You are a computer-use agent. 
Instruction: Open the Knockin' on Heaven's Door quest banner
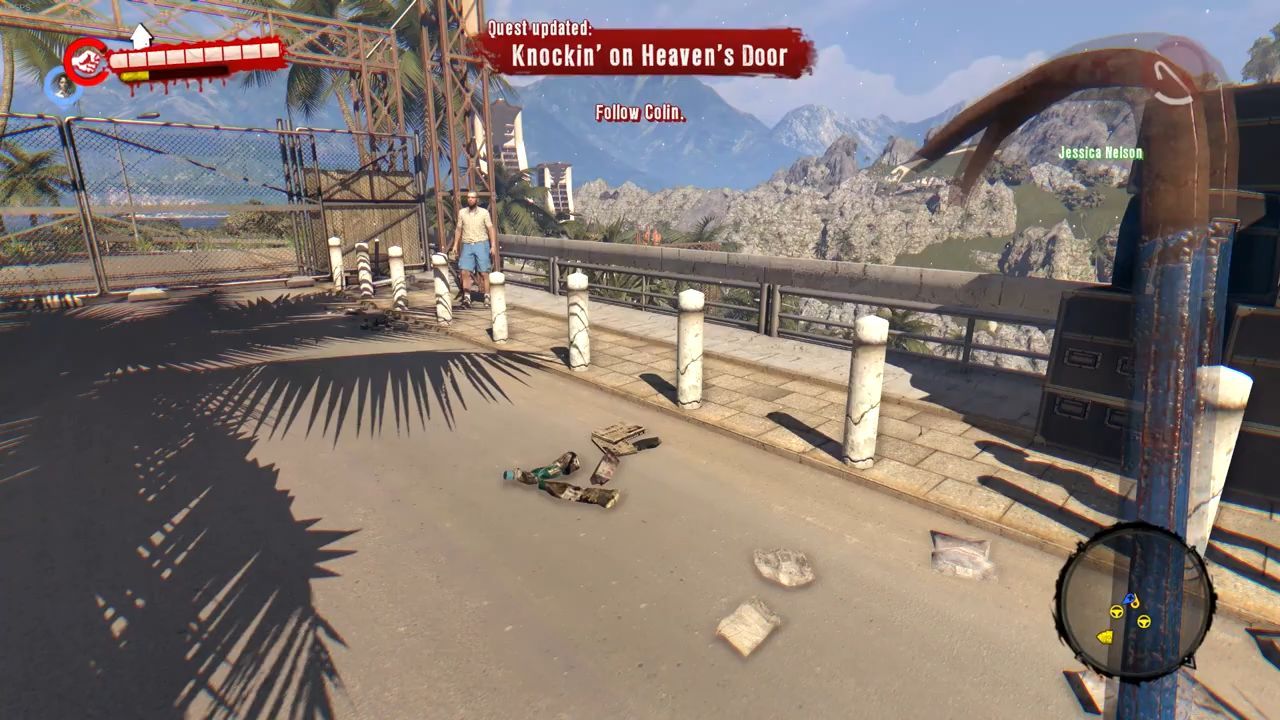click(647, 56)
